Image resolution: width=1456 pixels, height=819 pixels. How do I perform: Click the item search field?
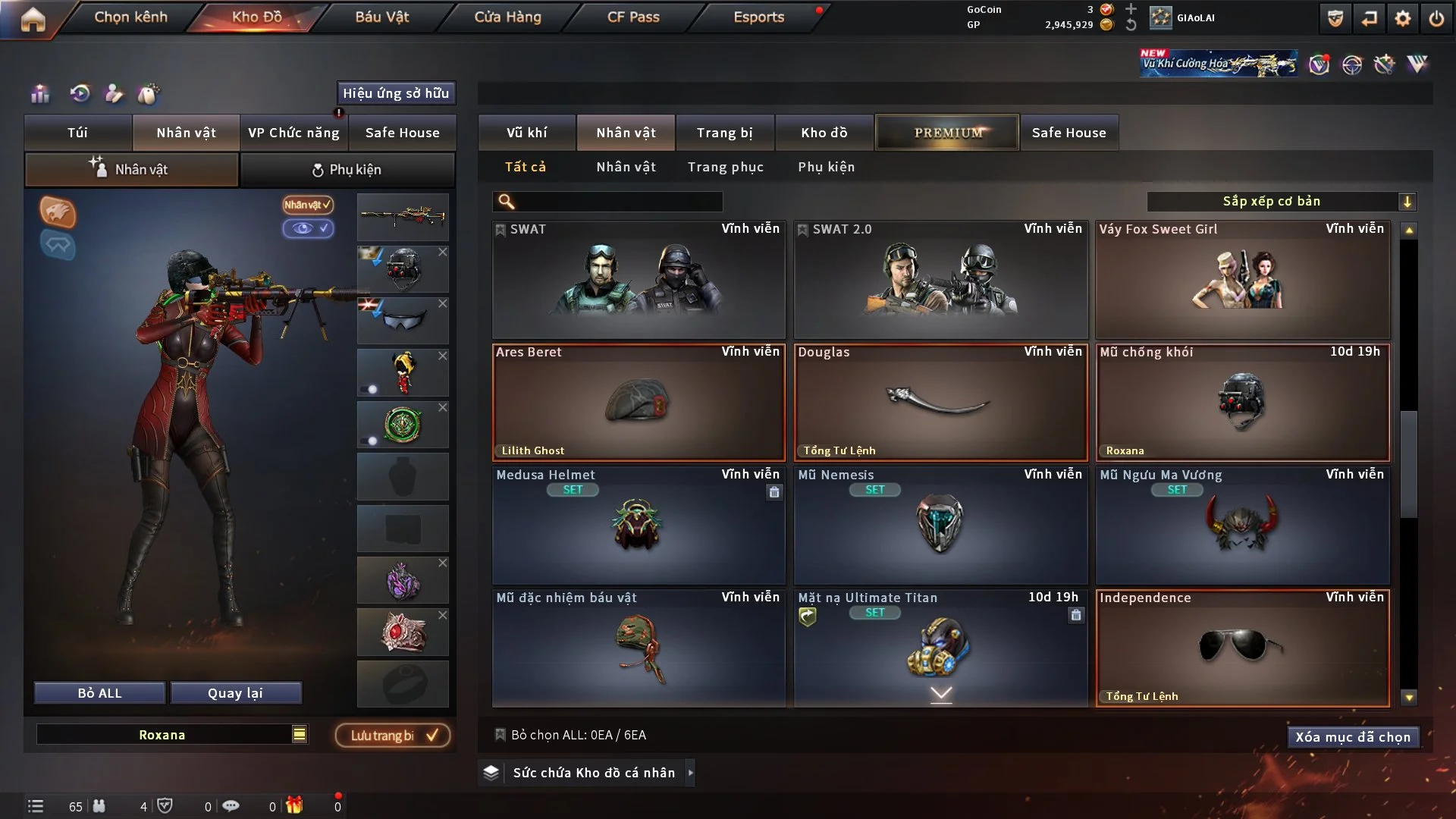(618, 202)
